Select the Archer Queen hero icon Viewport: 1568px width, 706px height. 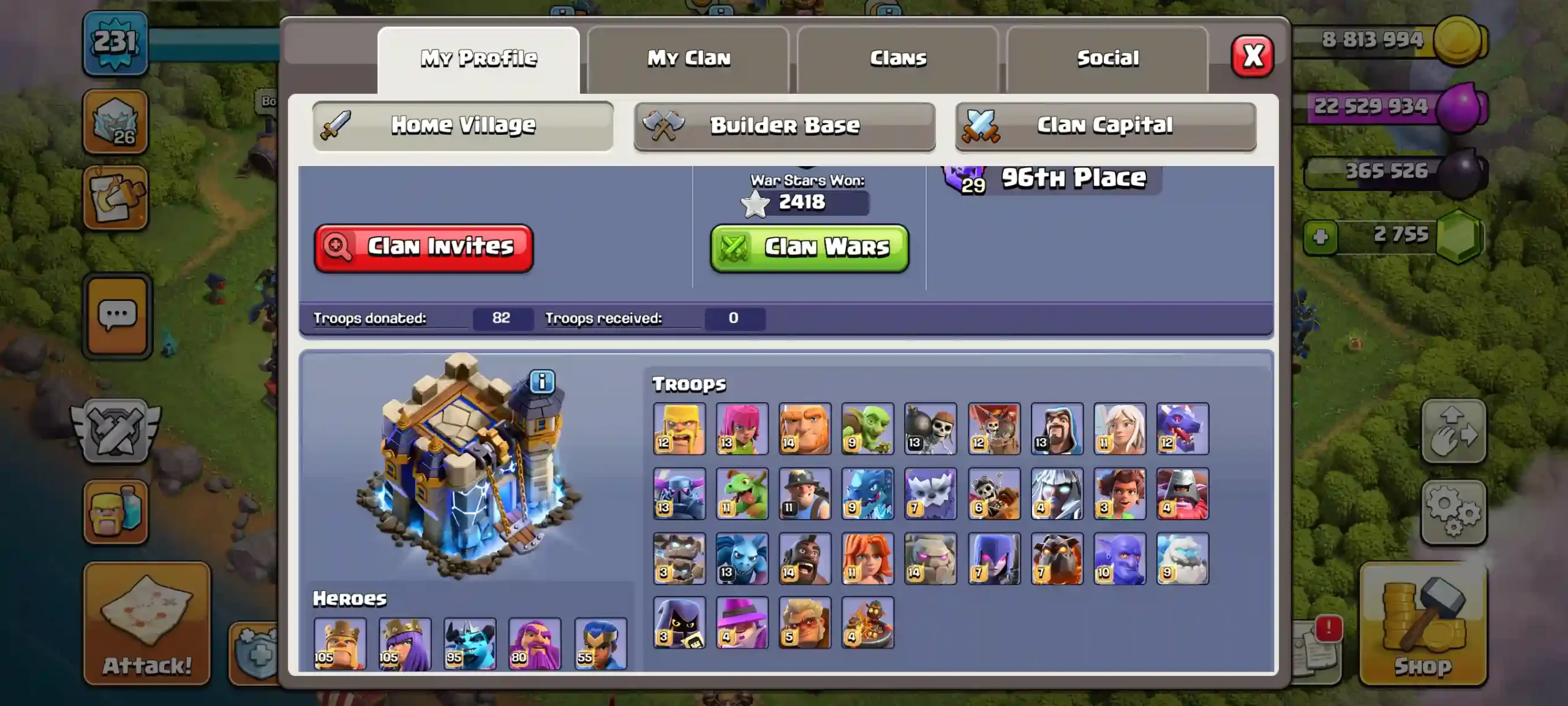[405, 643]
